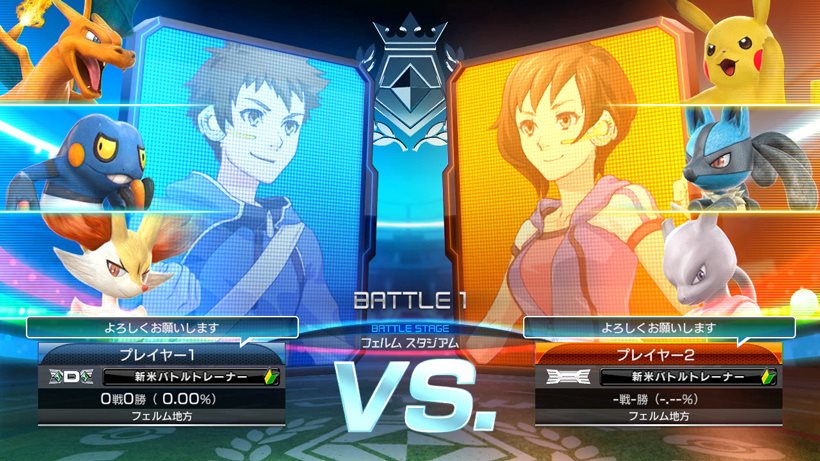
Task: Click Player 2's greeting speech bubble
Action: 658,327
